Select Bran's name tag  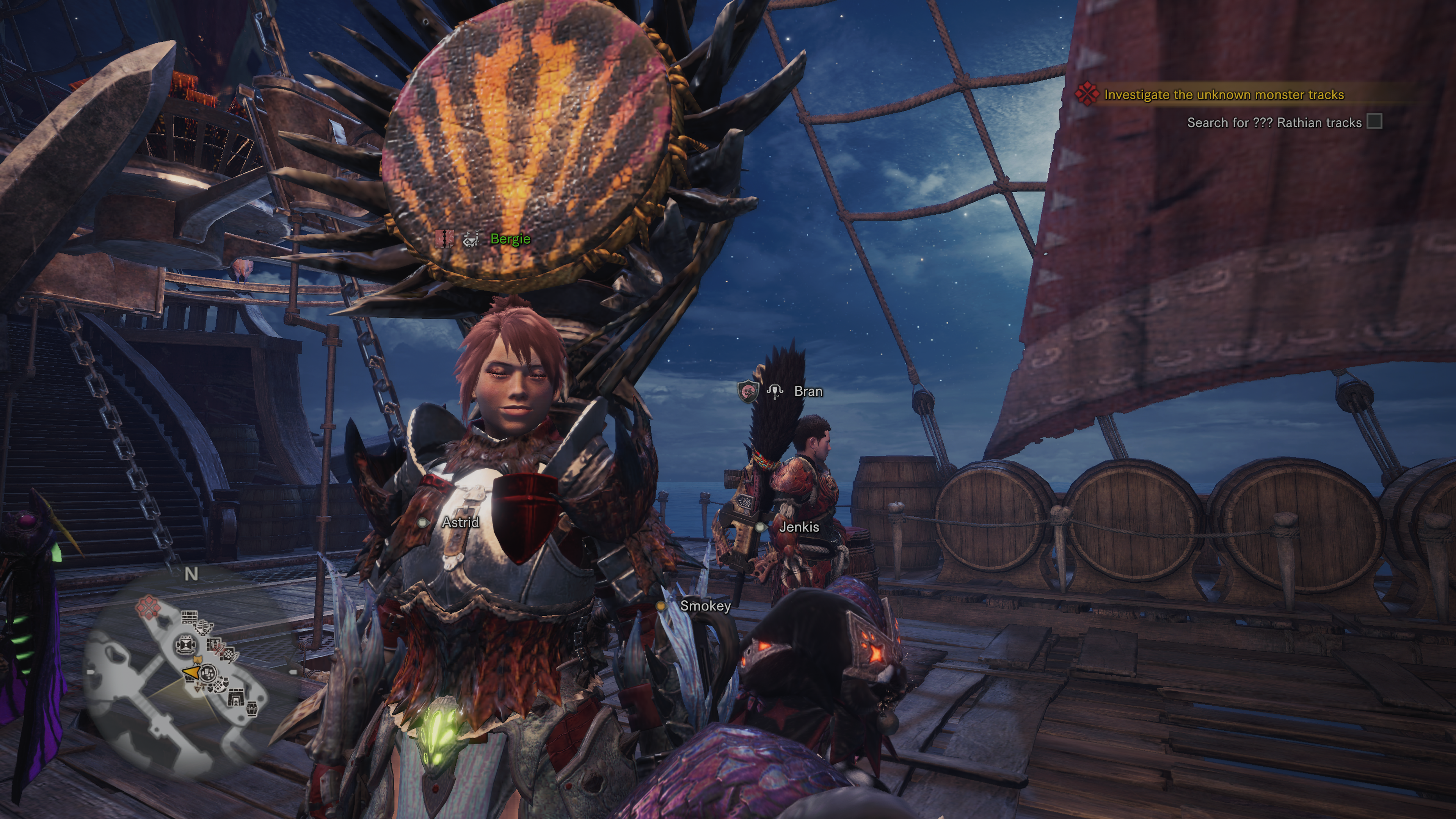[x=808, y=391]
